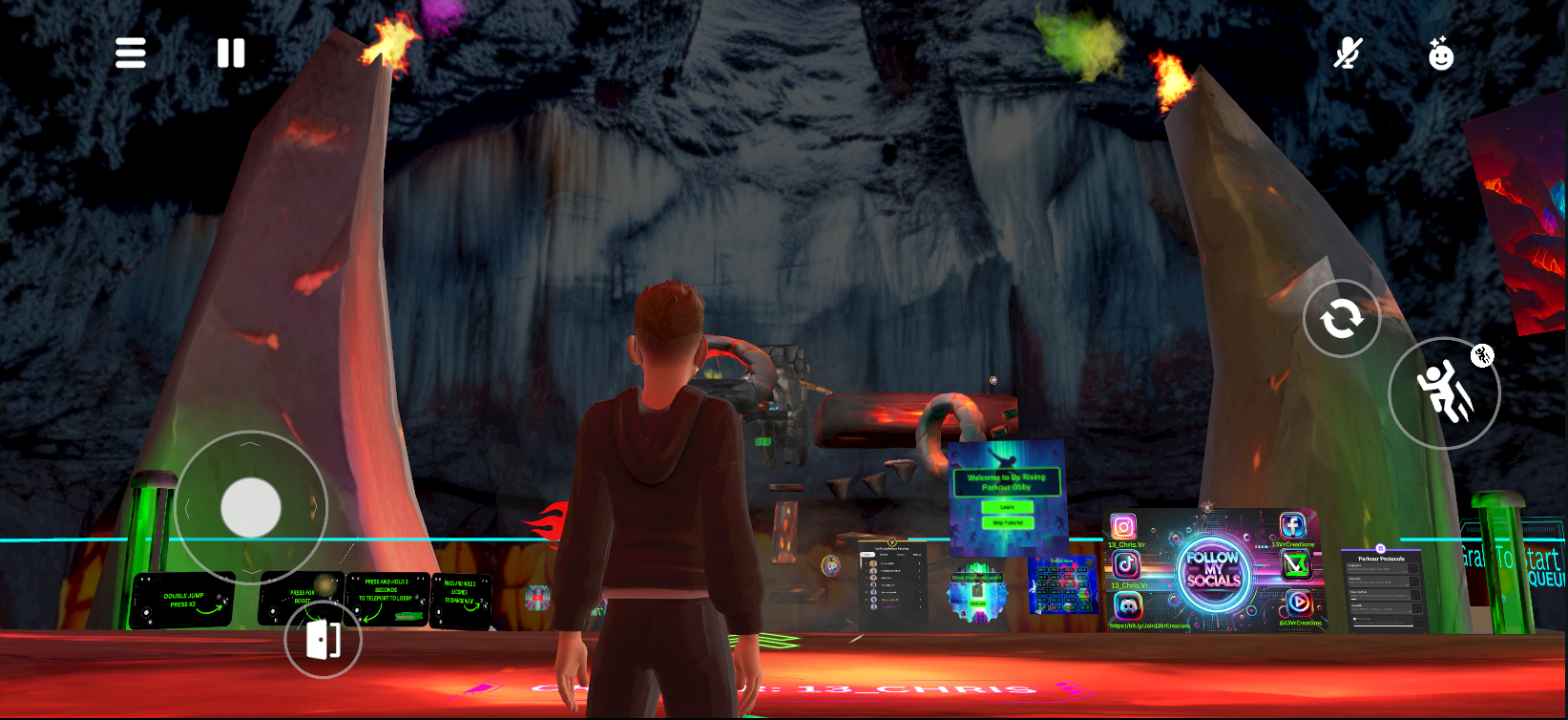Activate the jump action button

pos(1443,392)
